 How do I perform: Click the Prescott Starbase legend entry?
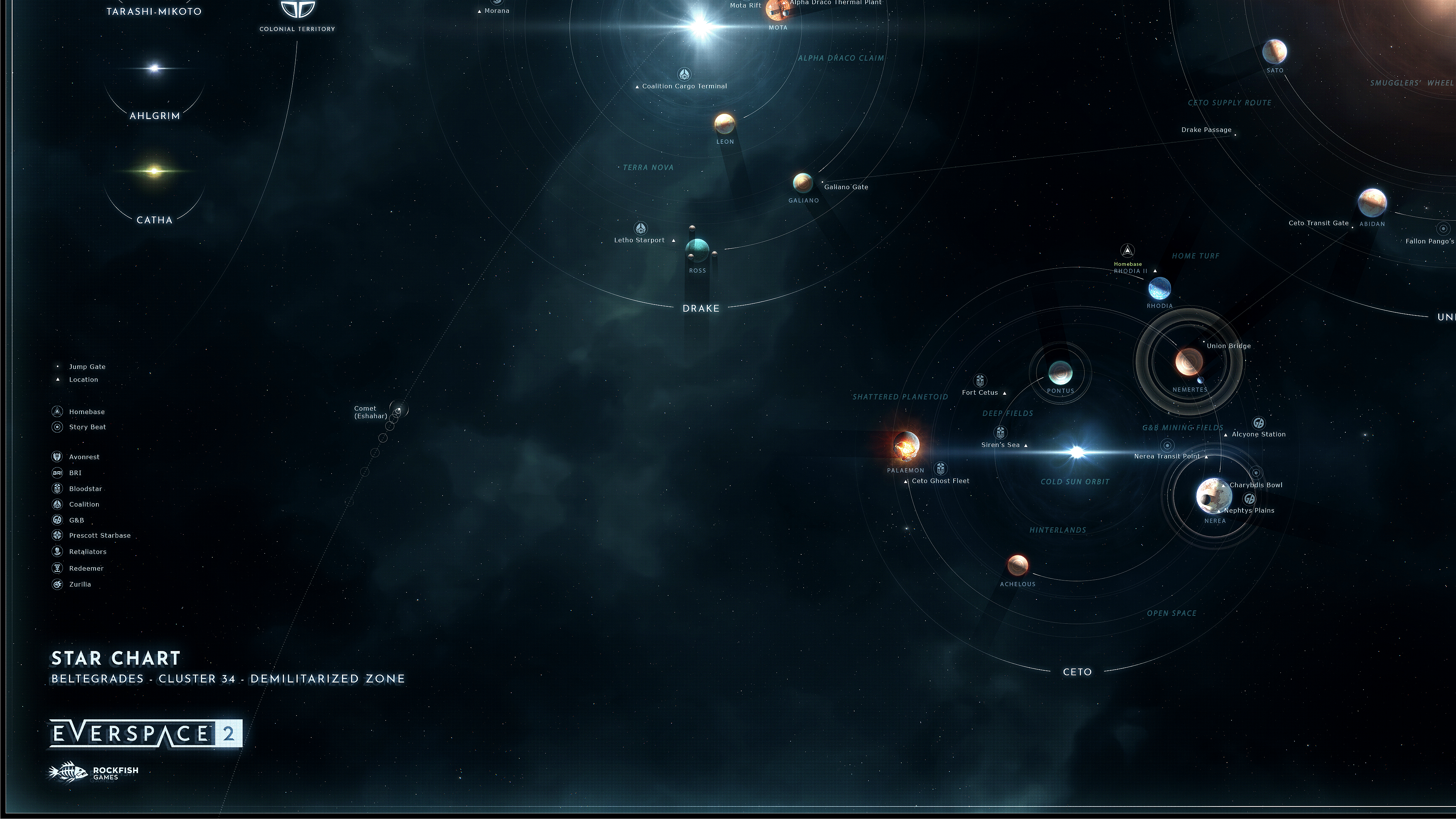click(99, 535)
